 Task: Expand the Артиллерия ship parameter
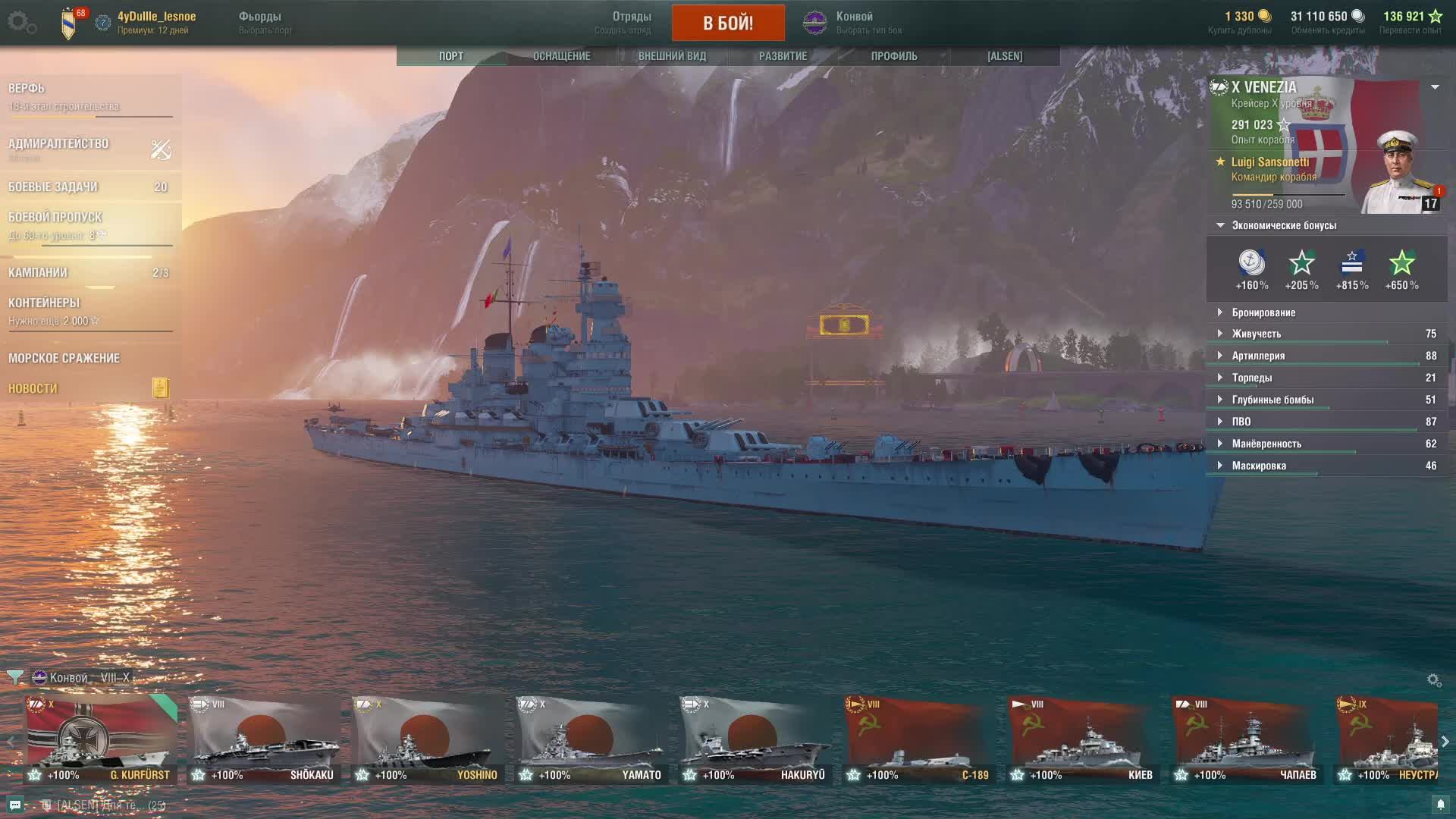pos(1257,356)
